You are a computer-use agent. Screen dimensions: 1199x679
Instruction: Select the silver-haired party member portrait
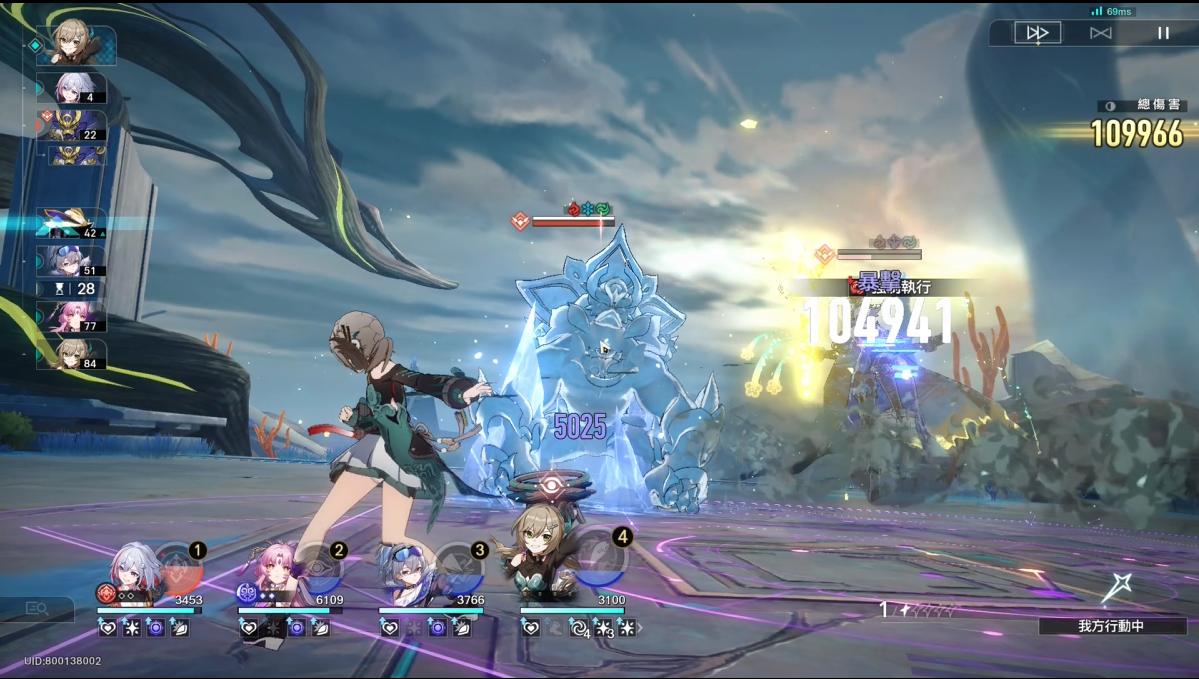(x=131, y=575)
